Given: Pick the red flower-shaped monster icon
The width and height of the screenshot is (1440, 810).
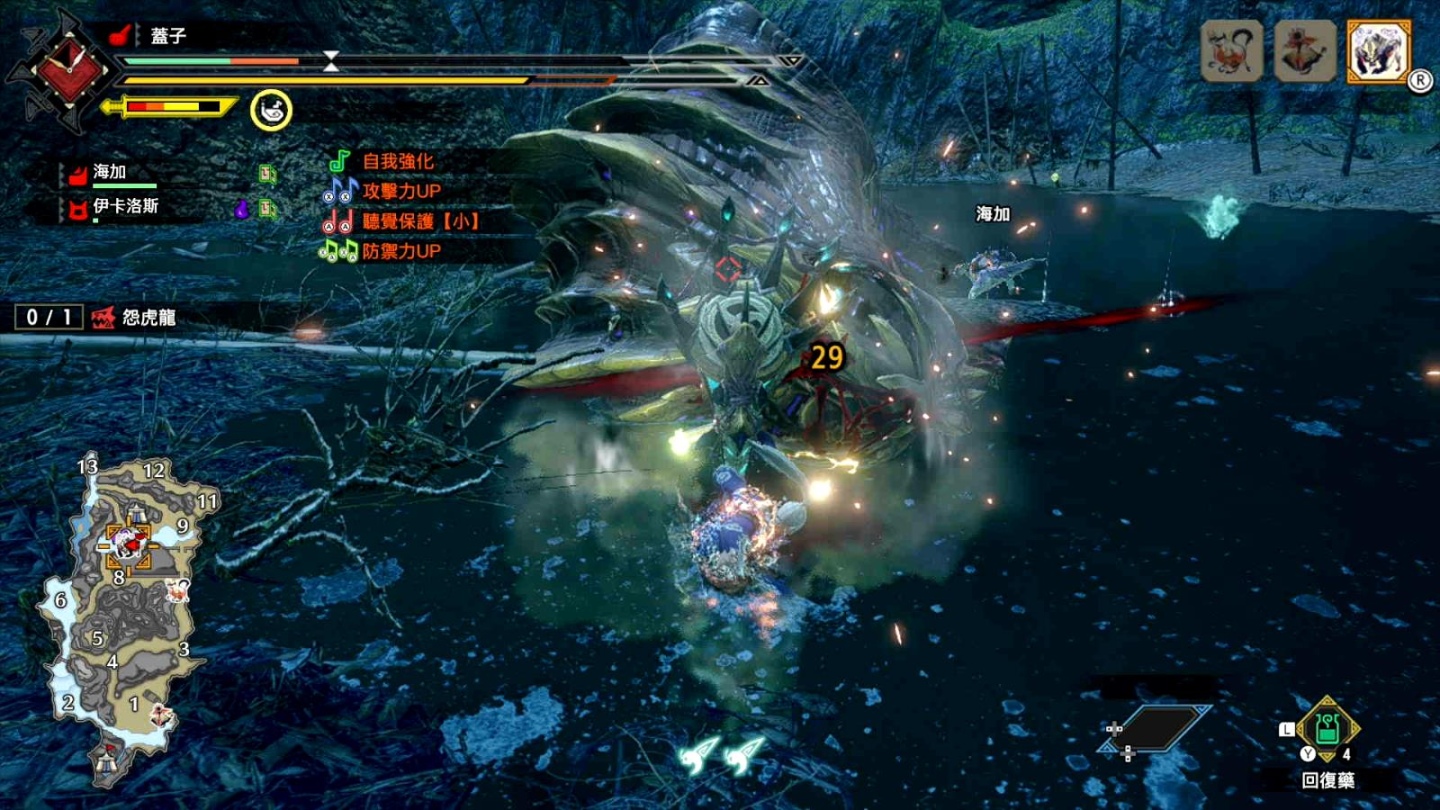Looking at the screenshot, I should click(1305, 51).
